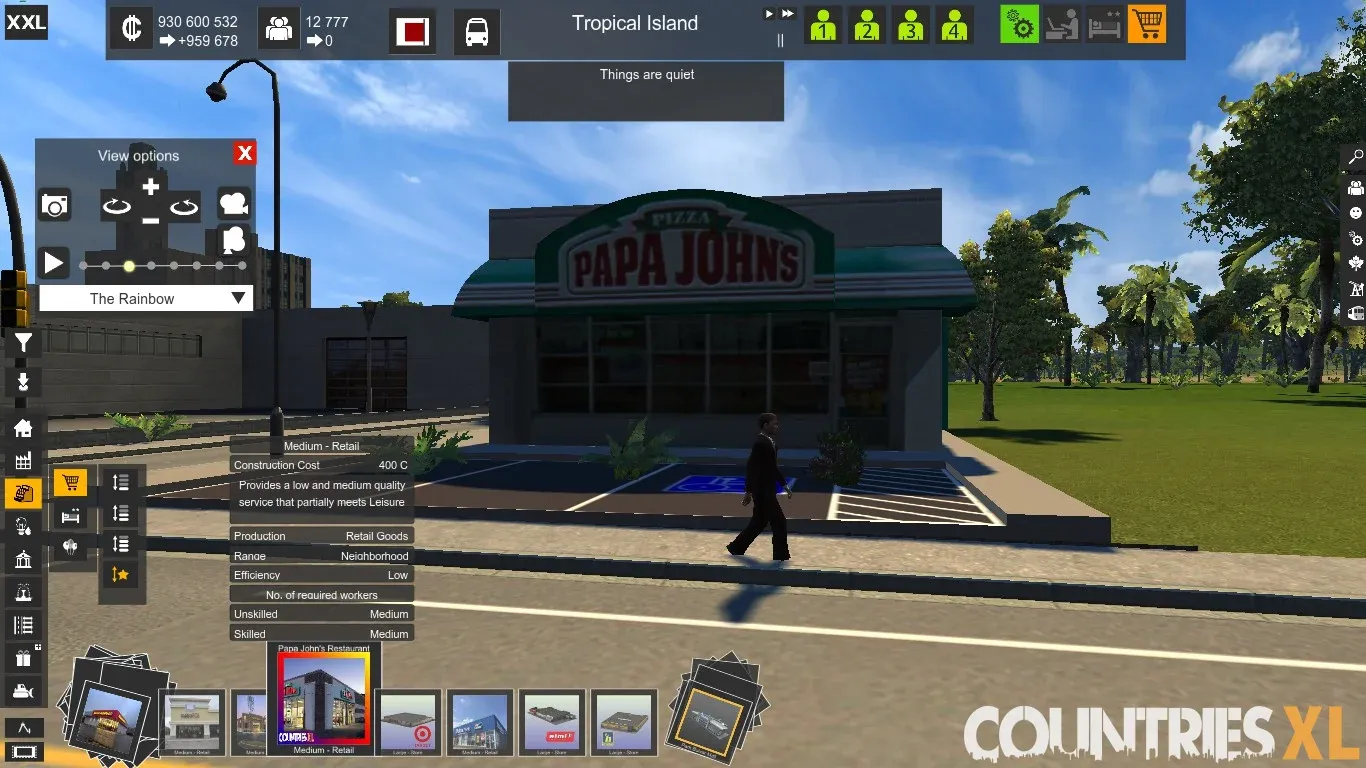Select the hotel bed subcategory
The width and height of the screenshot is (1366, 768).
tap(70, 516)
